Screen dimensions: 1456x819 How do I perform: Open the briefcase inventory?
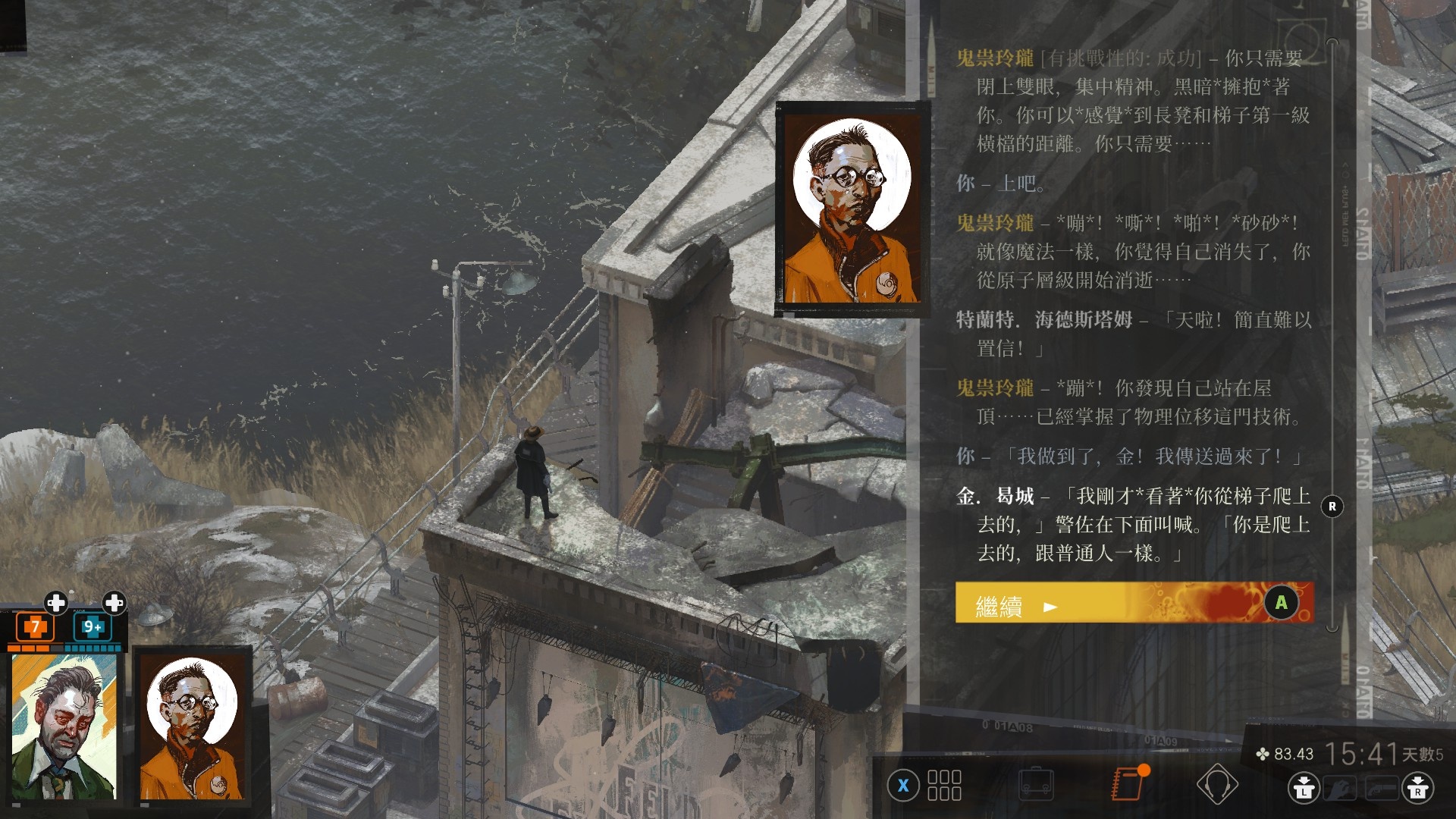pyautogui.click(x=1036, y=784)
